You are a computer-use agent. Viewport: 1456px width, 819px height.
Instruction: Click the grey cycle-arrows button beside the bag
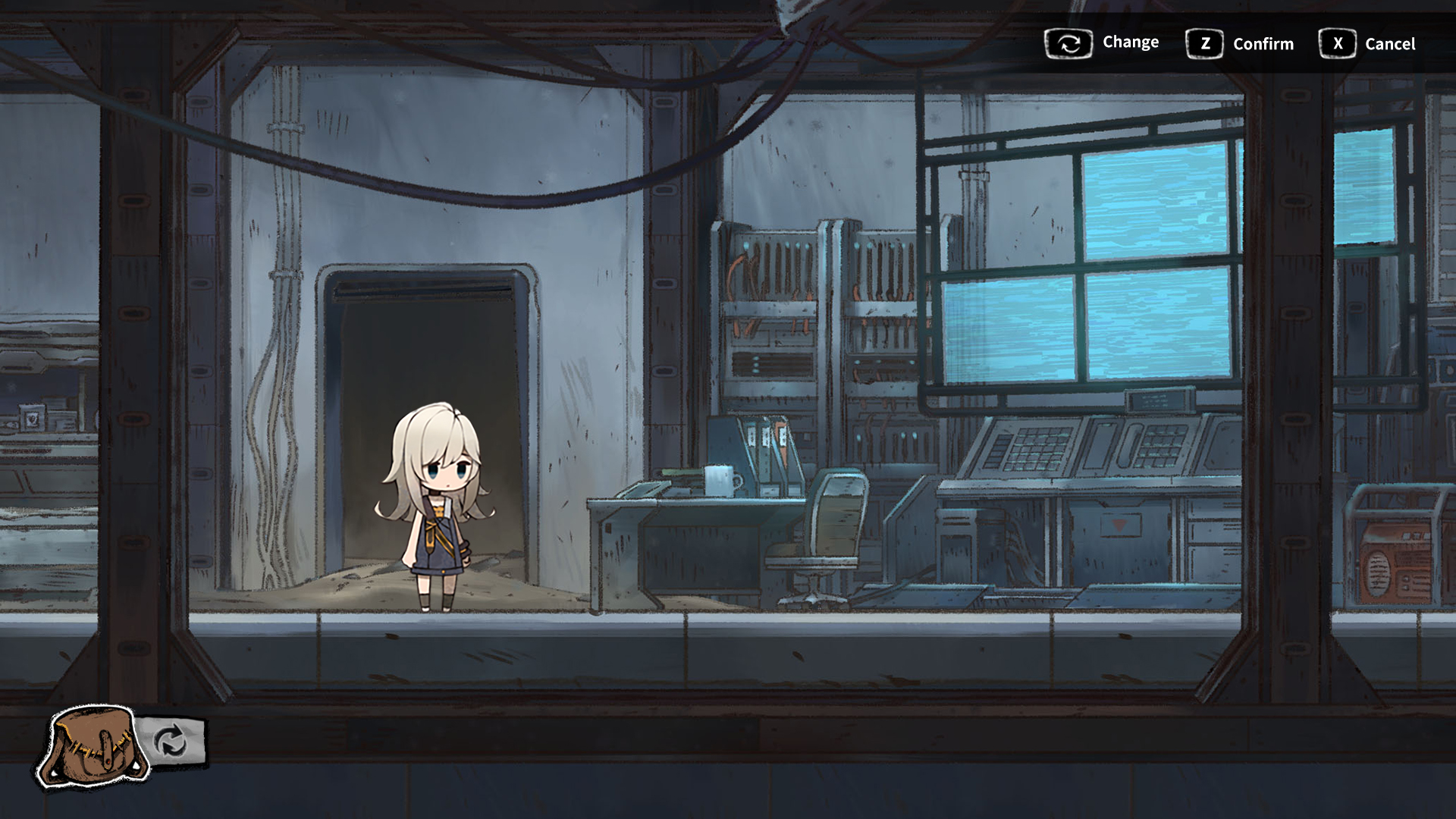[x=171, y=741]
